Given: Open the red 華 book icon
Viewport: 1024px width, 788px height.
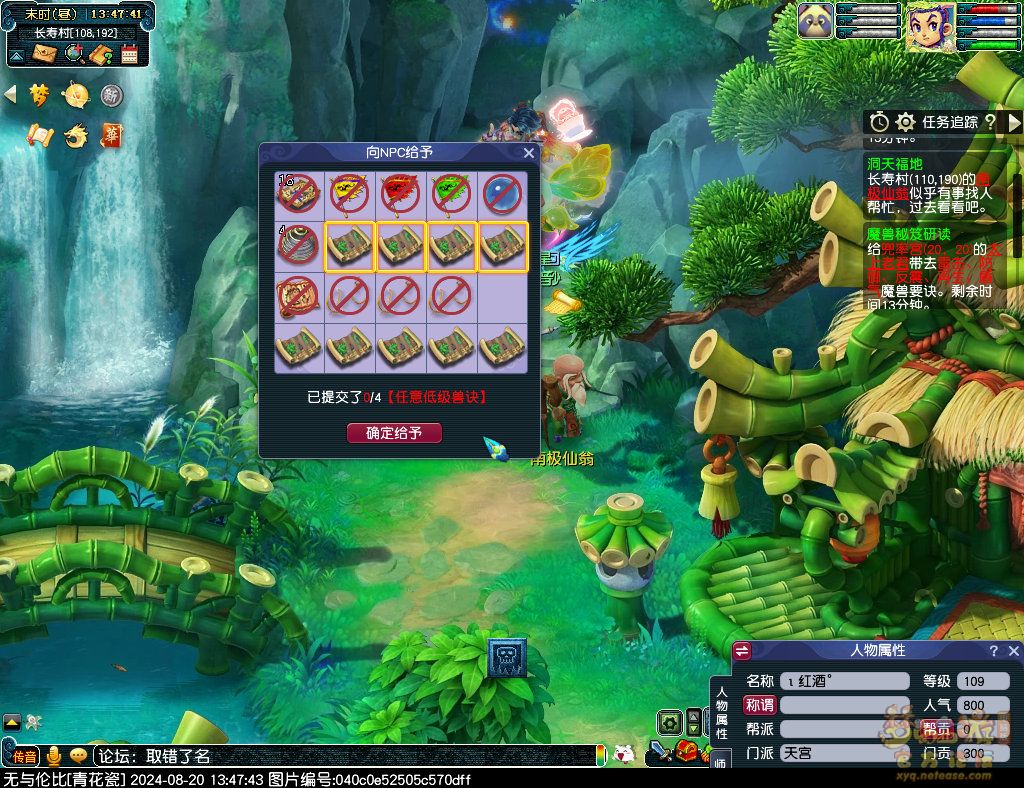Looking at the screenshot, I should pos(112,135).
